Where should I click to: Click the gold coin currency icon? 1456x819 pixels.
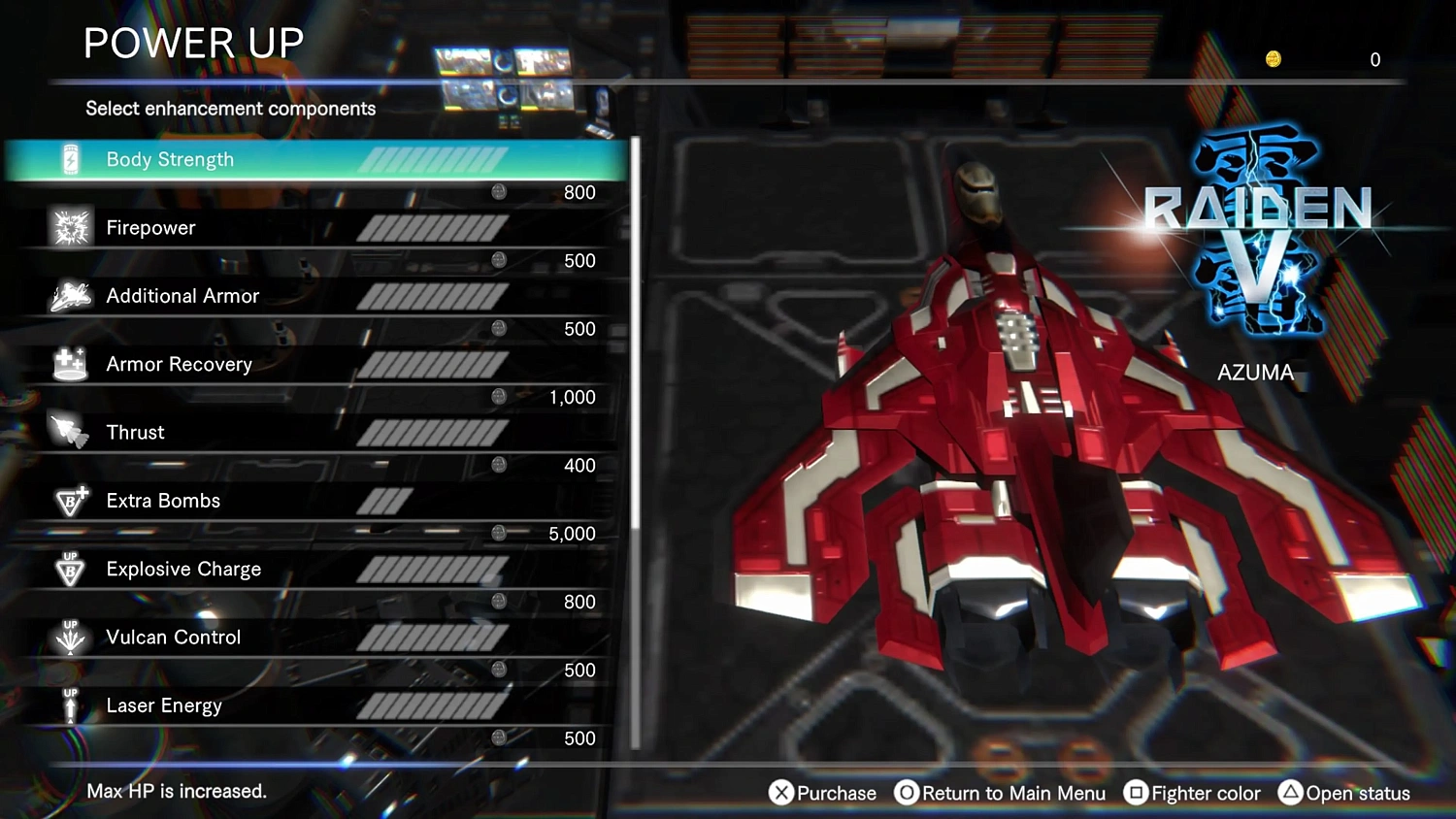pos(1273,58)
